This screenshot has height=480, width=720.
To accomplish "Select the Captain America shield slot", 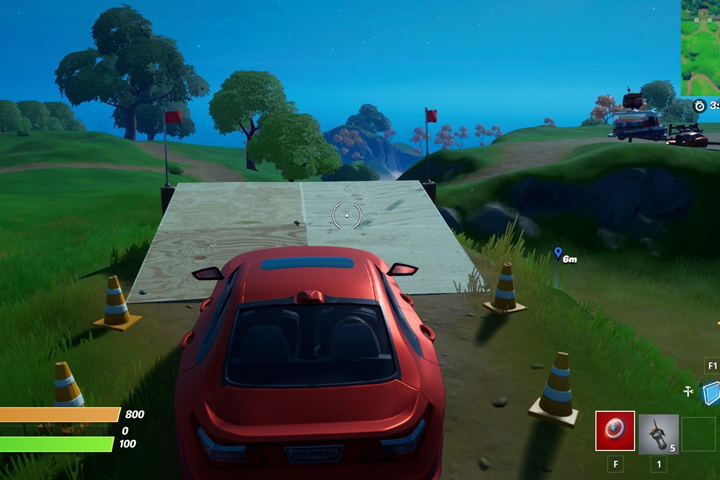I will (x=614, y=431).
